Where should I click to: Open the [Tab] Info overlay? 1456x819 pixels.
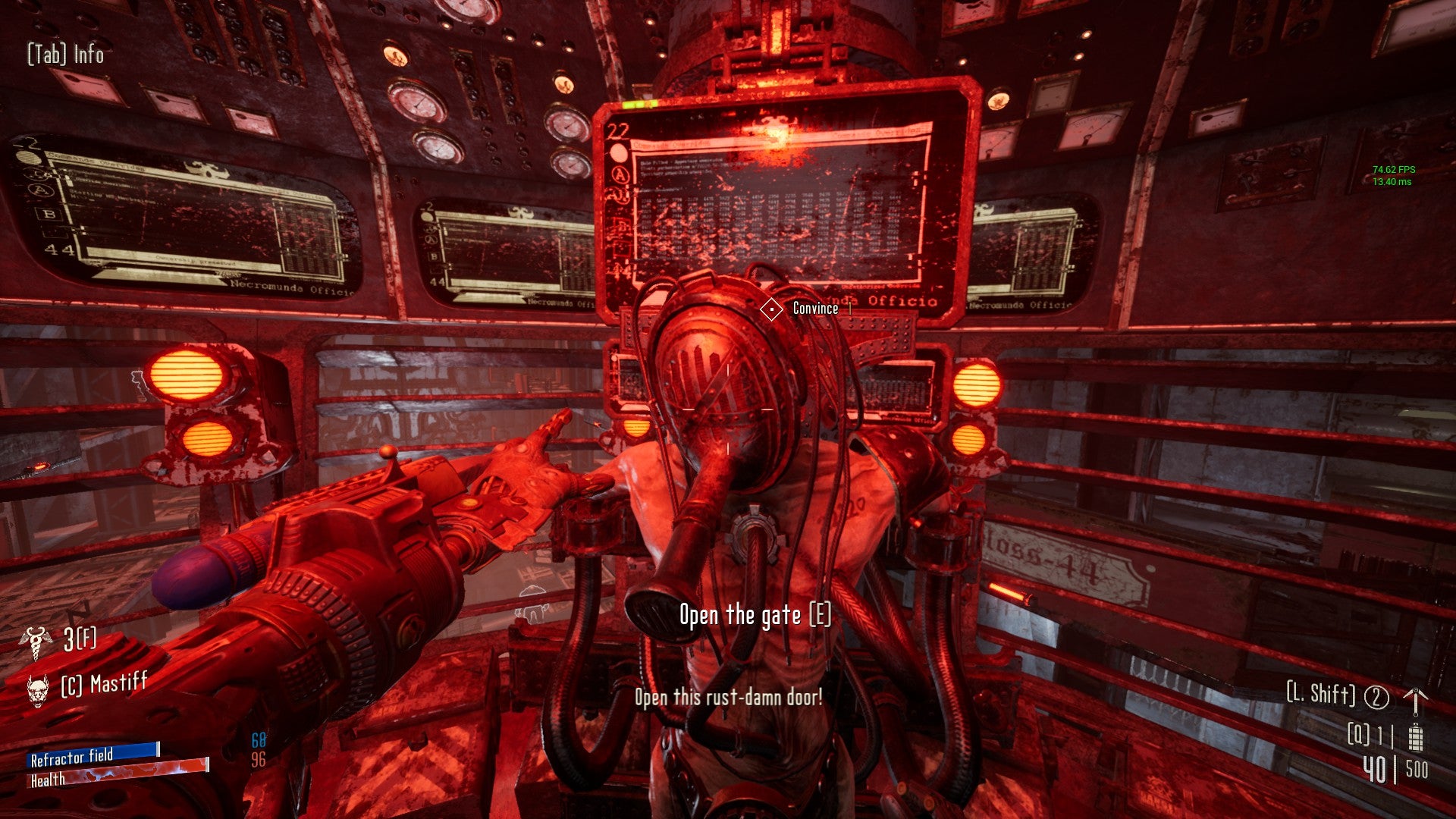coord(64,55)
